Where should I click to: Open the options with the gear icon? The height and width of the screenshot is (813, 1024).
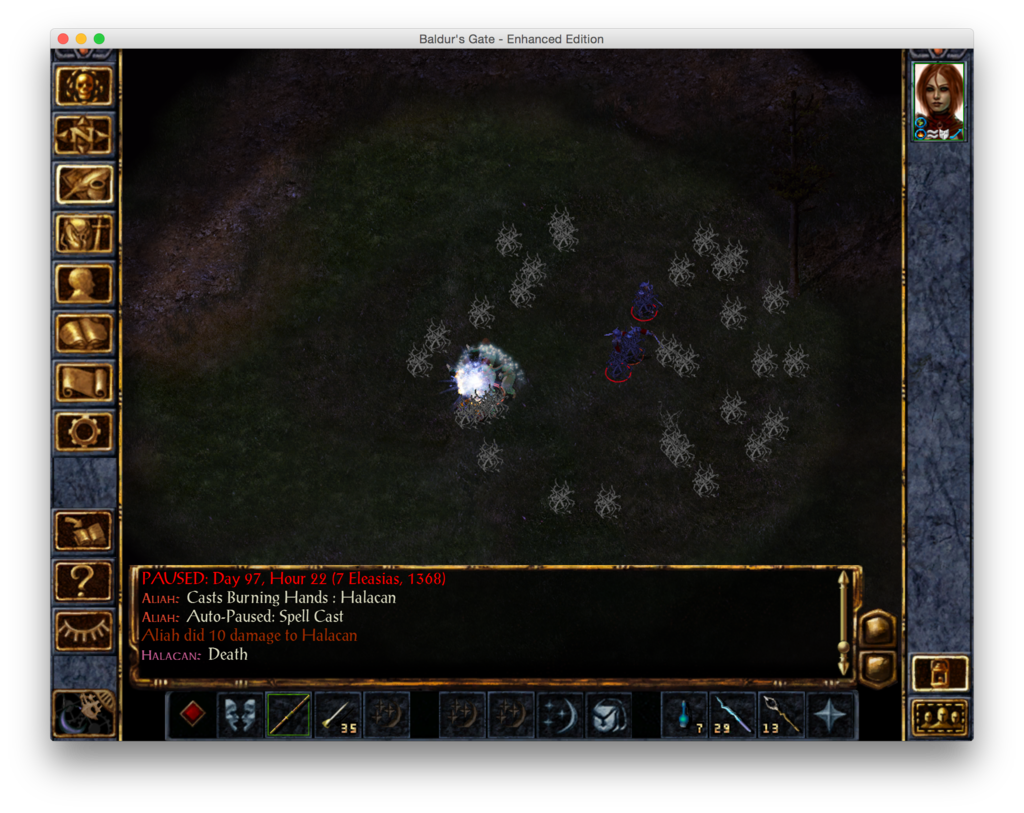pyautogui.click(x=84, y=430)
